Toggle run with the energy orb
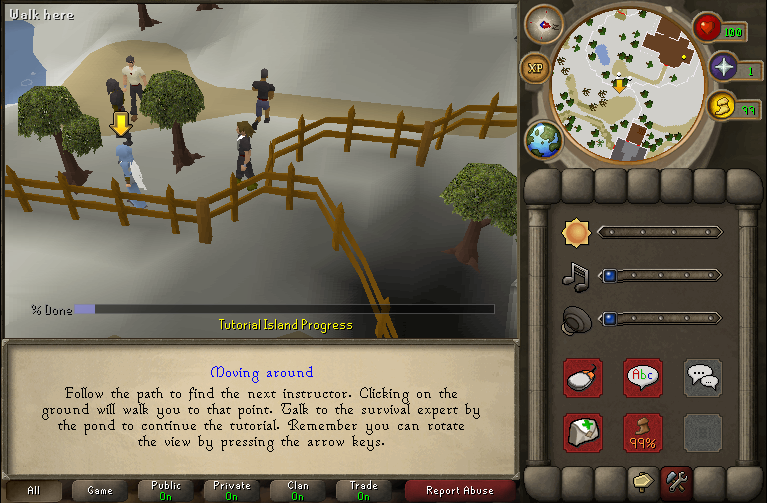The height and width of the screenshot is (503, 767). [720, 106]
